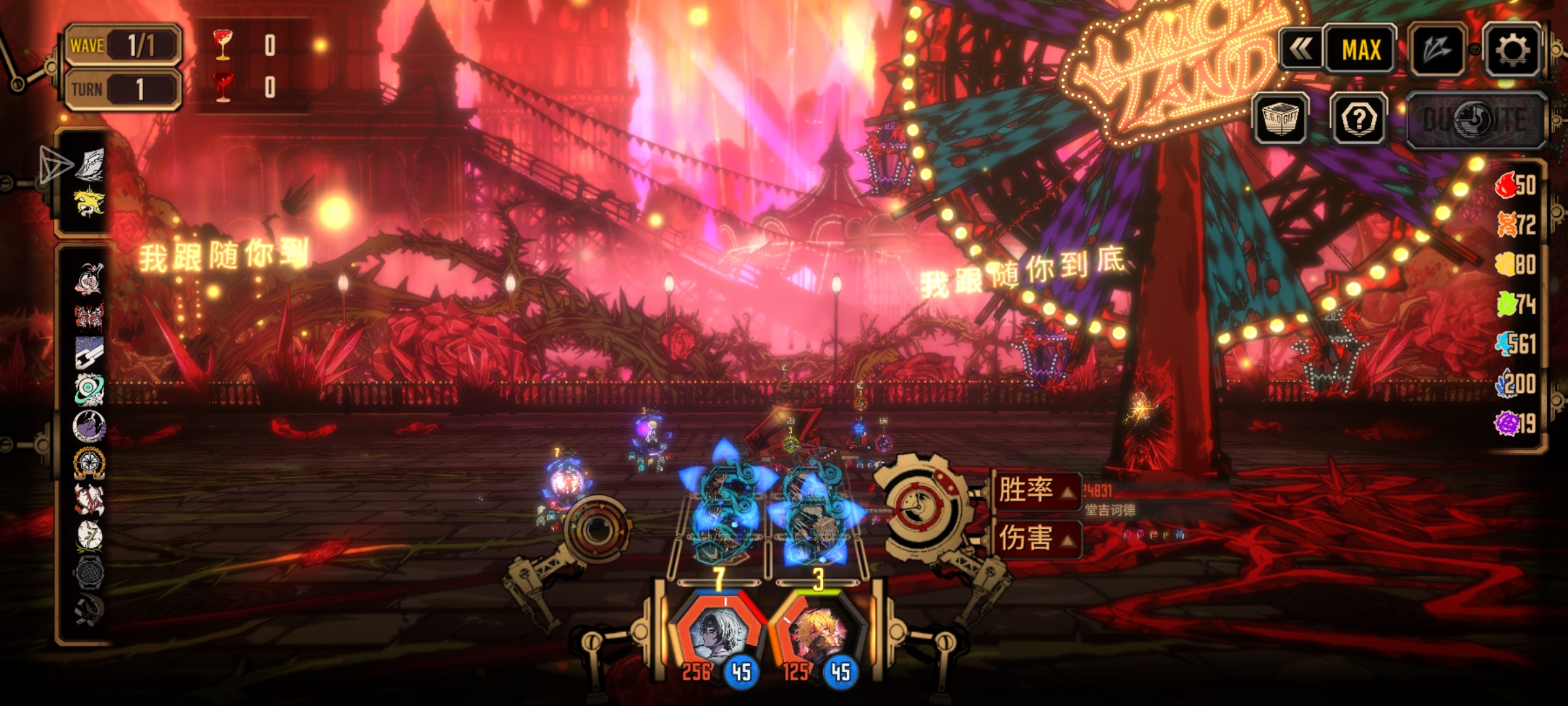Open the settings gear menu

1512,50
